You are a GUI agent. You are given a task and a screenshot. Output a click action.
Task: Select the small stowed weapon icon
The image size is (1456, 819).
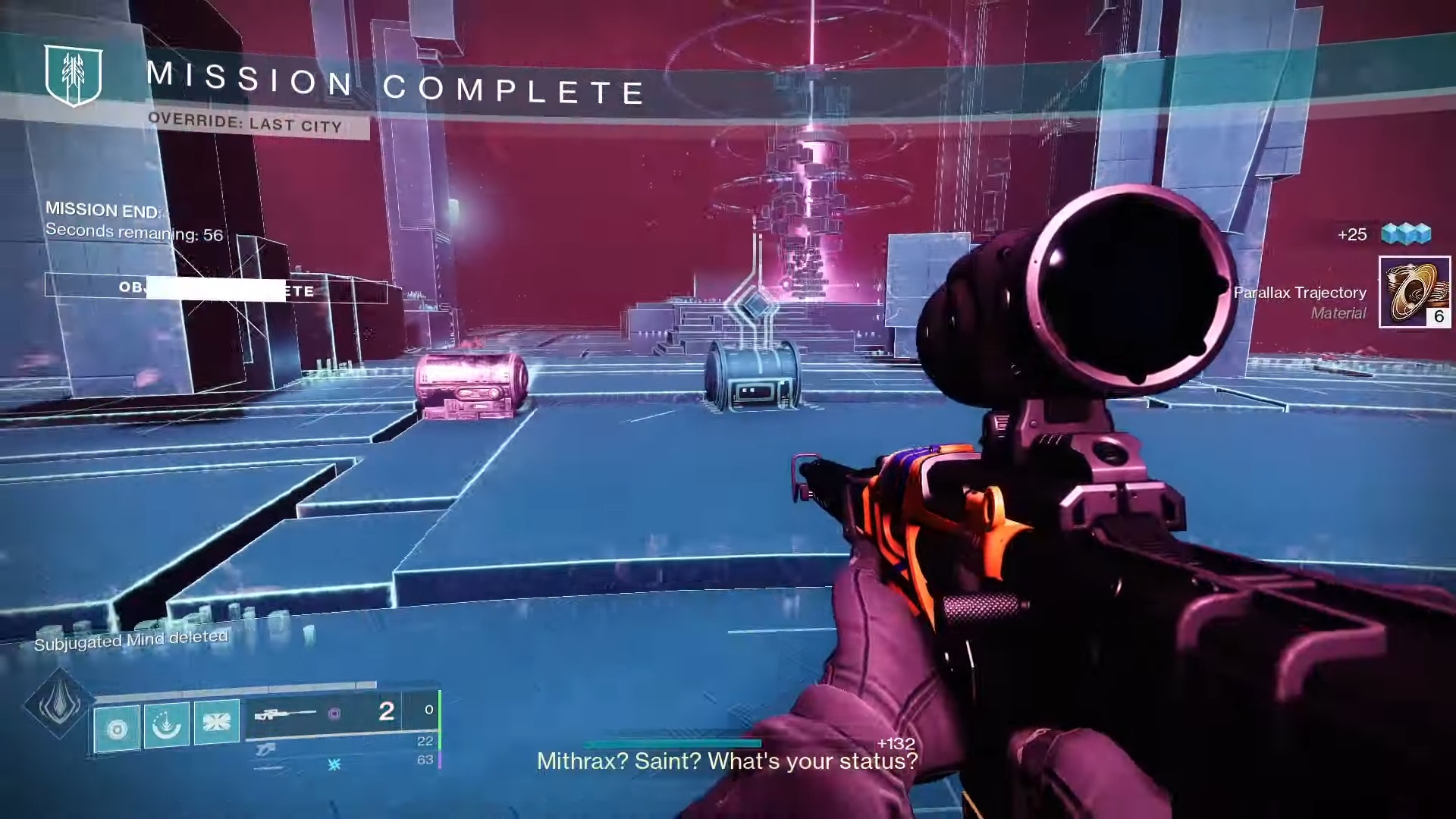point(265,750)
